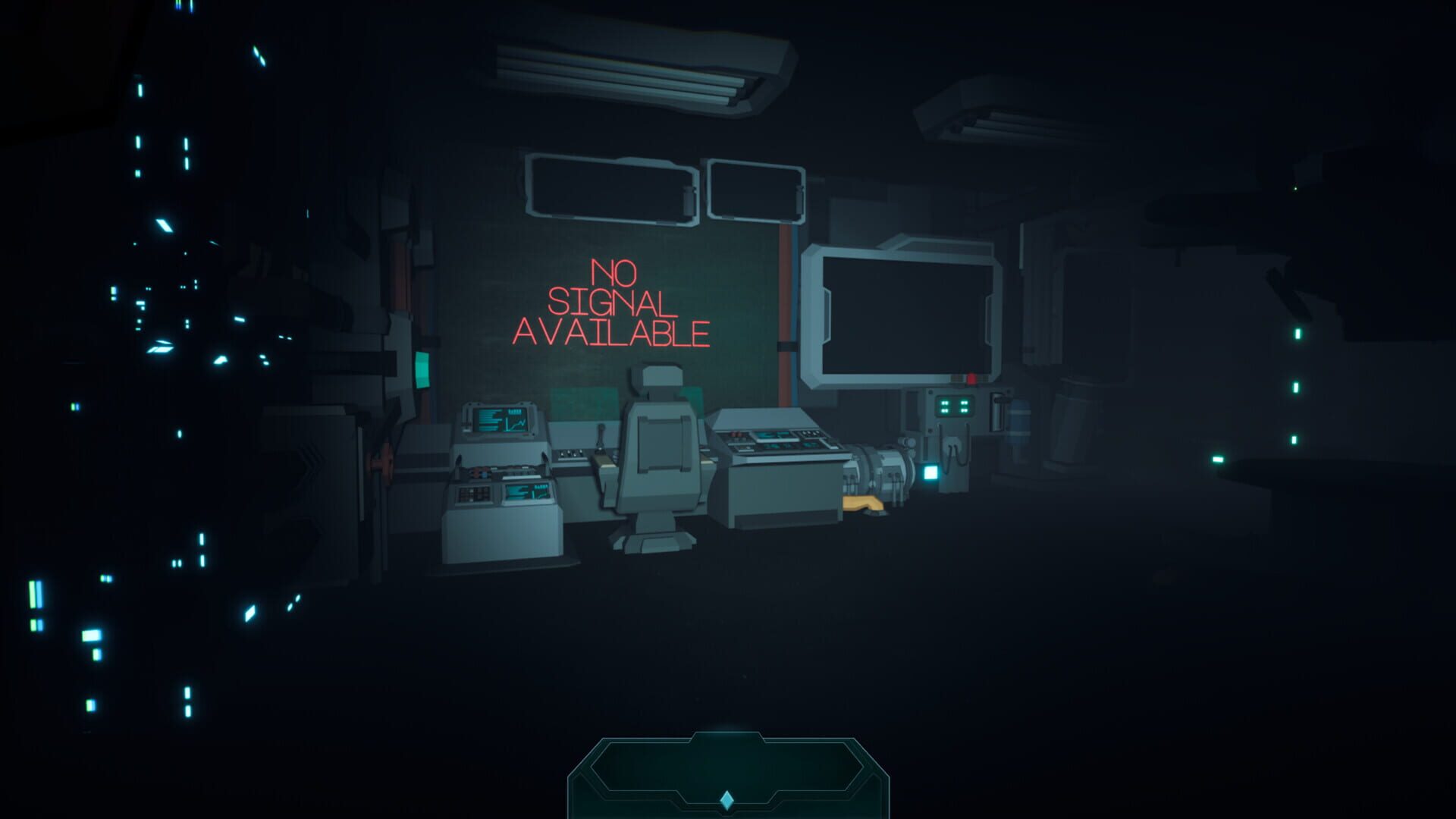
Task: Flip the leftmost desk toggle switch
Action: point(563,453)
